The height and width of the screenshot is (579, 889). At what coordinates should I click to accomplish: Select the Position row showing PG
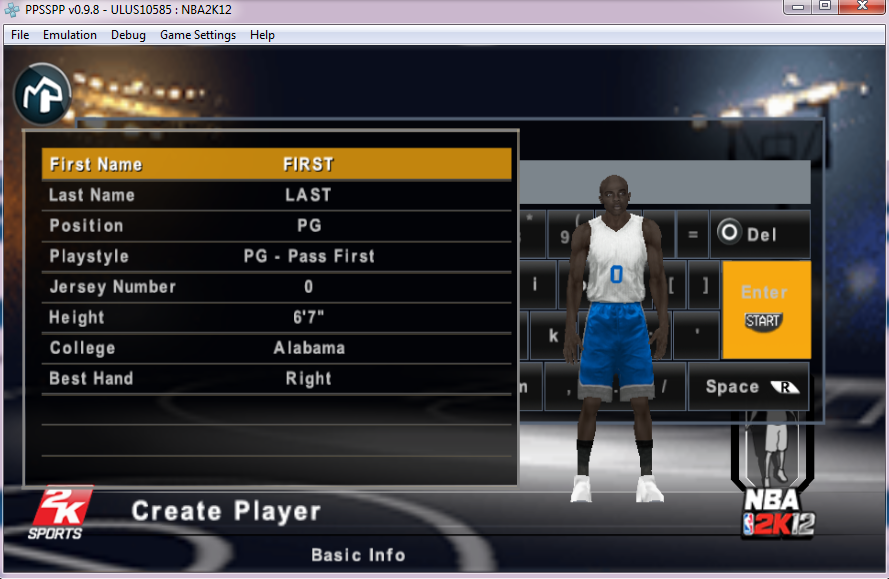tap(276, 226)
